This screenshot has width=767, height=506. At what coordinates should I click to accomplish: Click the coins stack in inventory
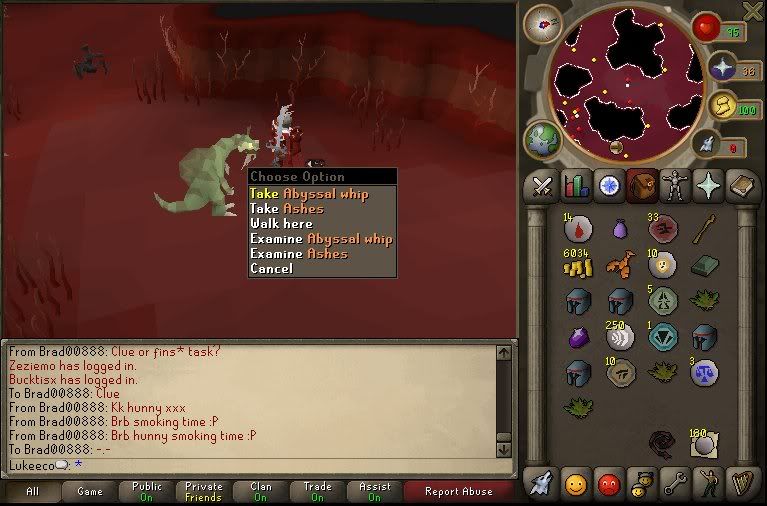coord(576,265)
